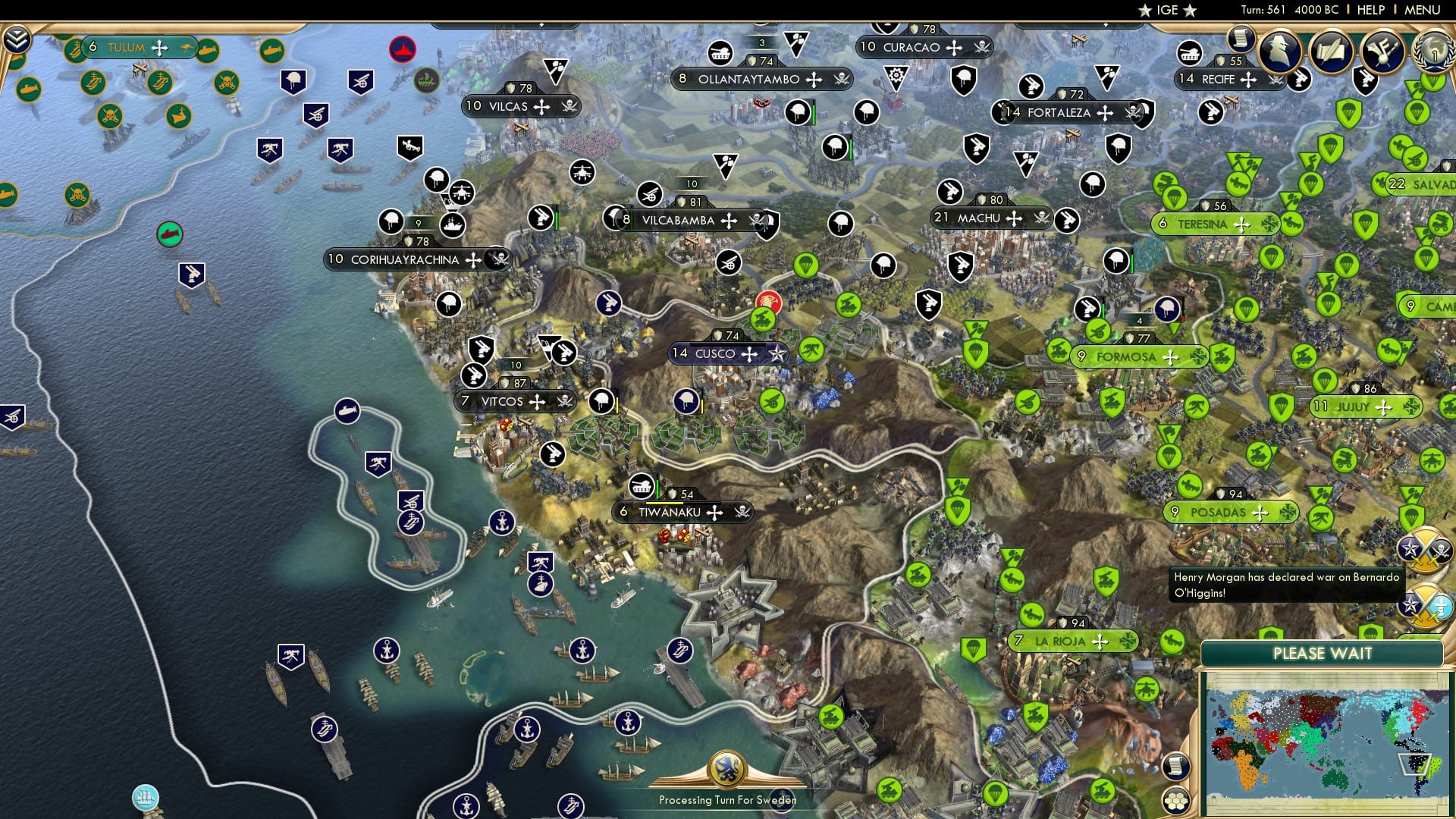Open the notification log scroll icon
The height and width of the screenshot is (819, 1456).
pyautogui.click(x=1242, y=42)
